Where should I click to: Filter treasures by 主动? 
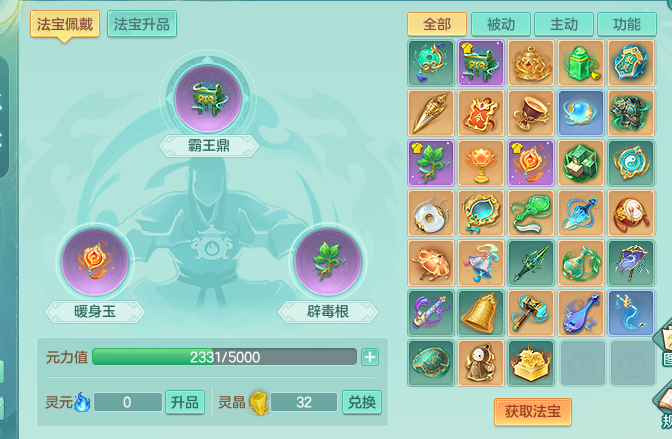tap(564, 24)
